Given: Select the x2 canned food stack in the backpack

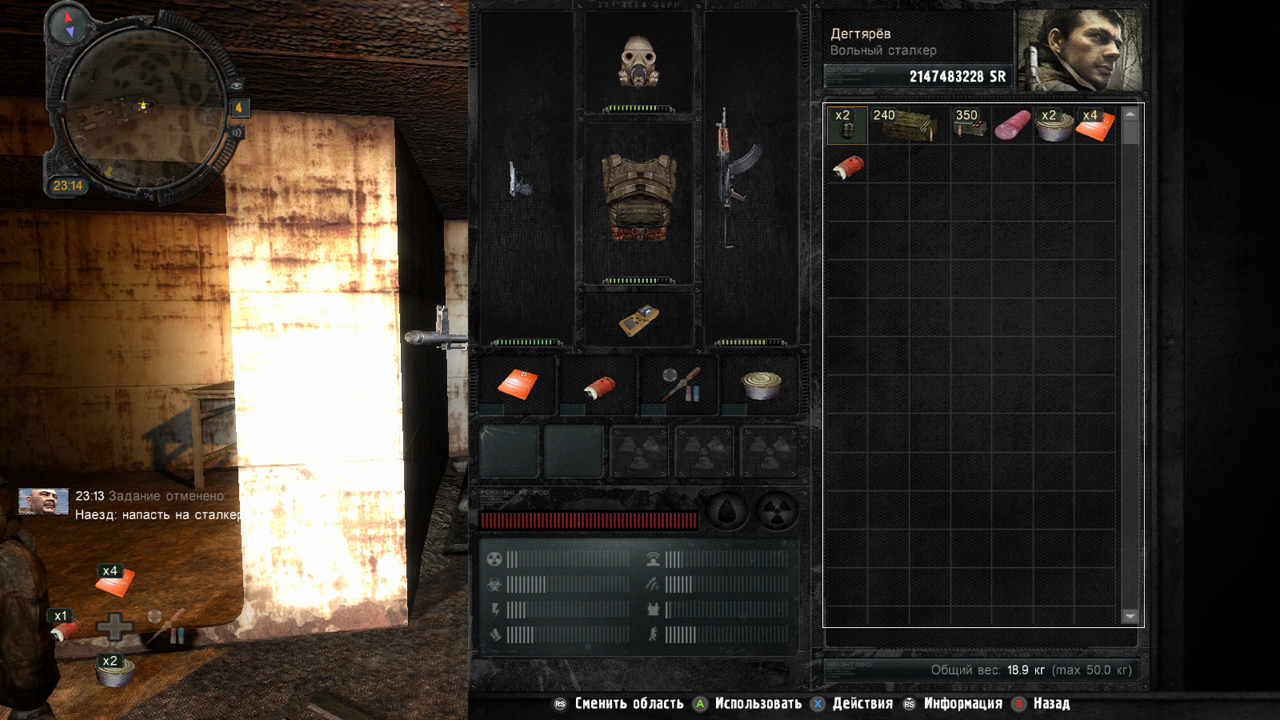Looking at the screenshot, I should pyautogui.click(x=1053, y=126).
